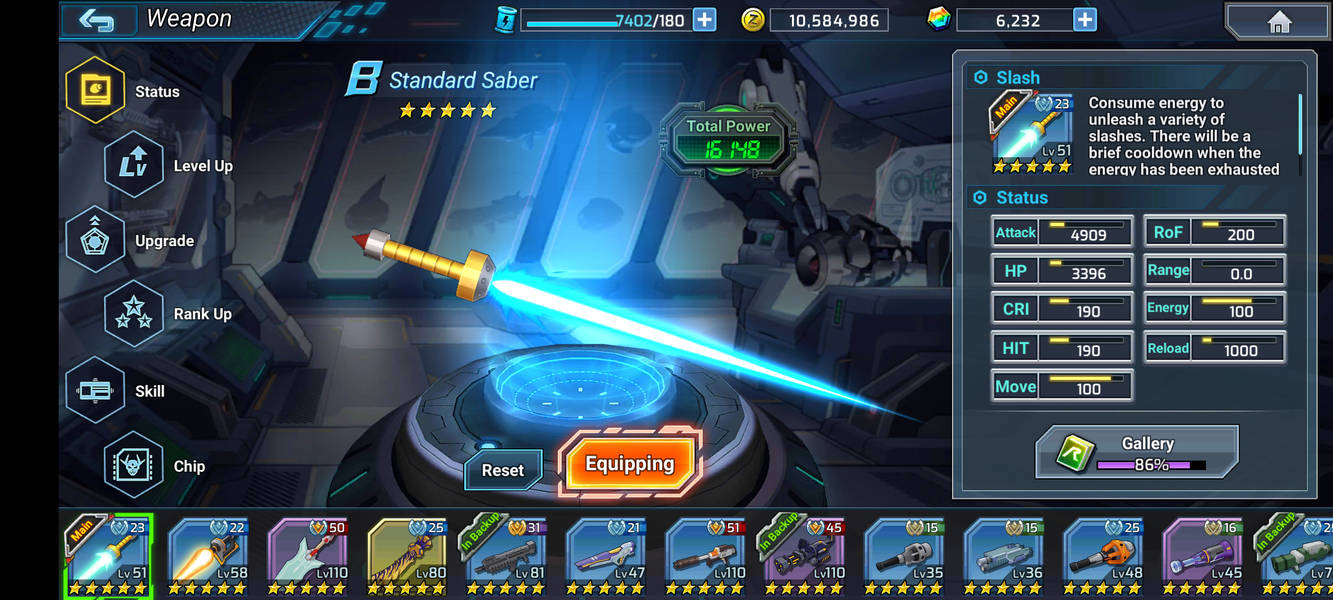
Task: Tap the orange Equipping button
Action: [629, 464]
